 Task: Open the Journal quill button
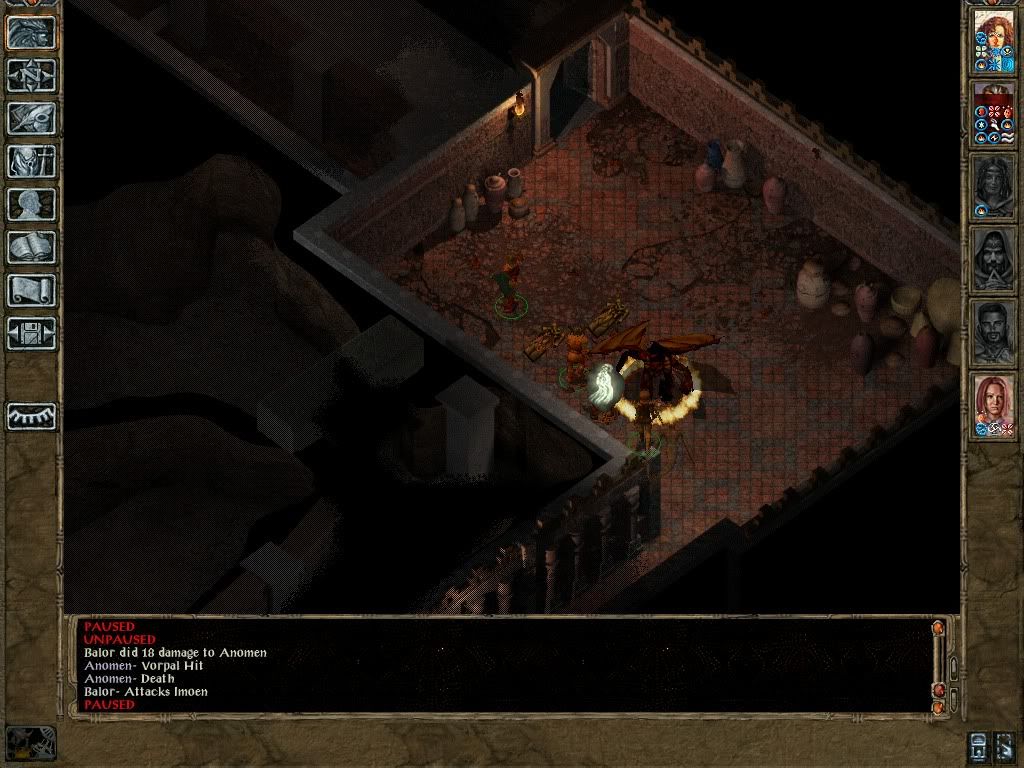tap(31, 118)
